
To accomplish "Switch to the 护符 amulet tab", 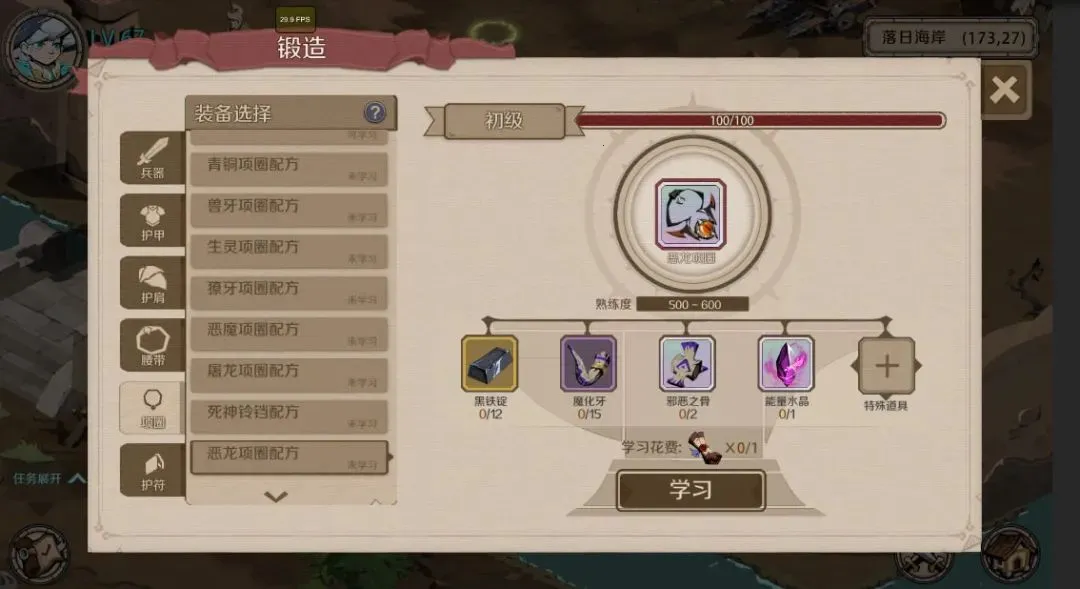I will point(152,470).
